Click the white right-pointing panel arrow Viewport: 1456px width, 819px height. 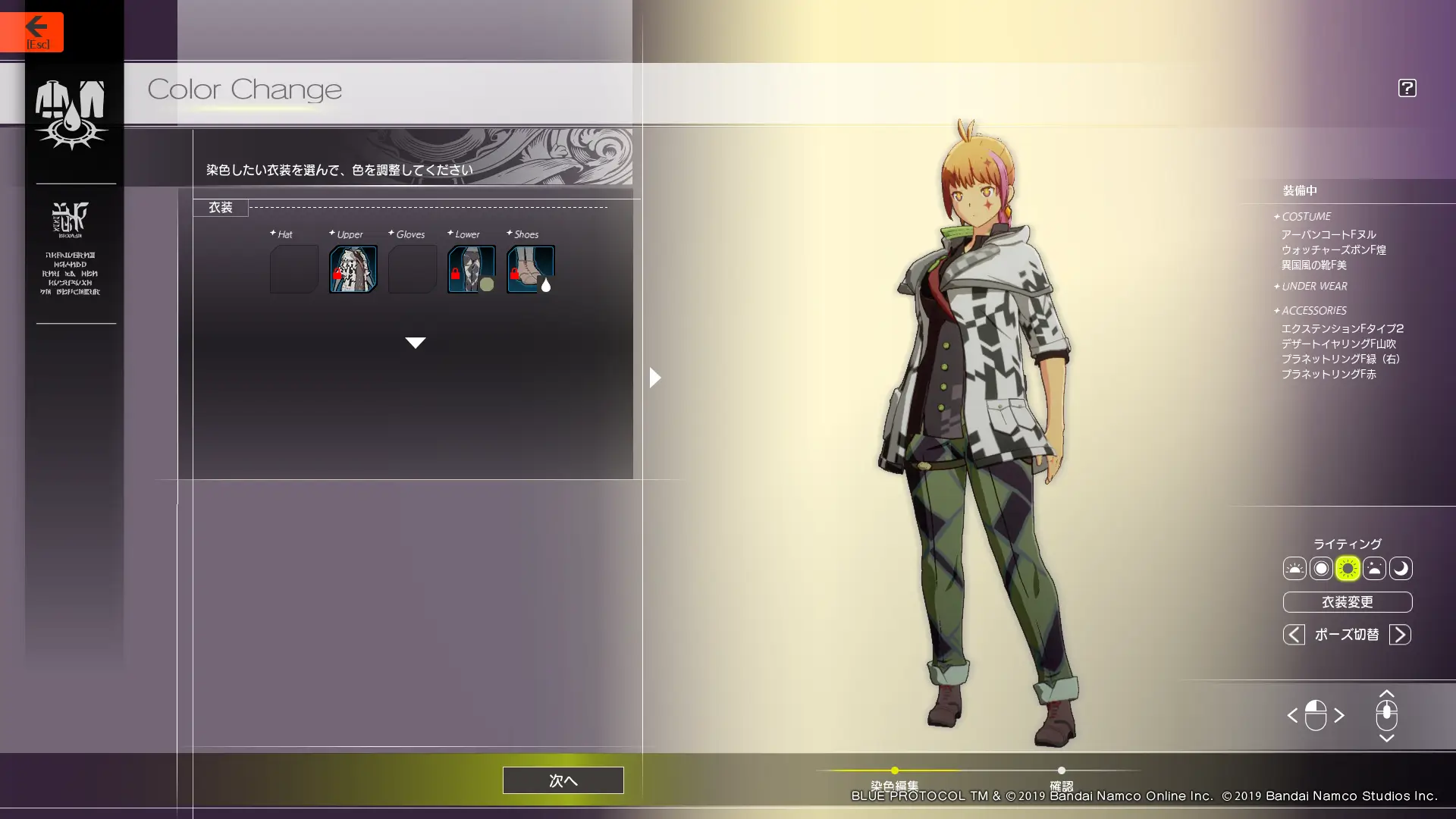pos(655,378)
